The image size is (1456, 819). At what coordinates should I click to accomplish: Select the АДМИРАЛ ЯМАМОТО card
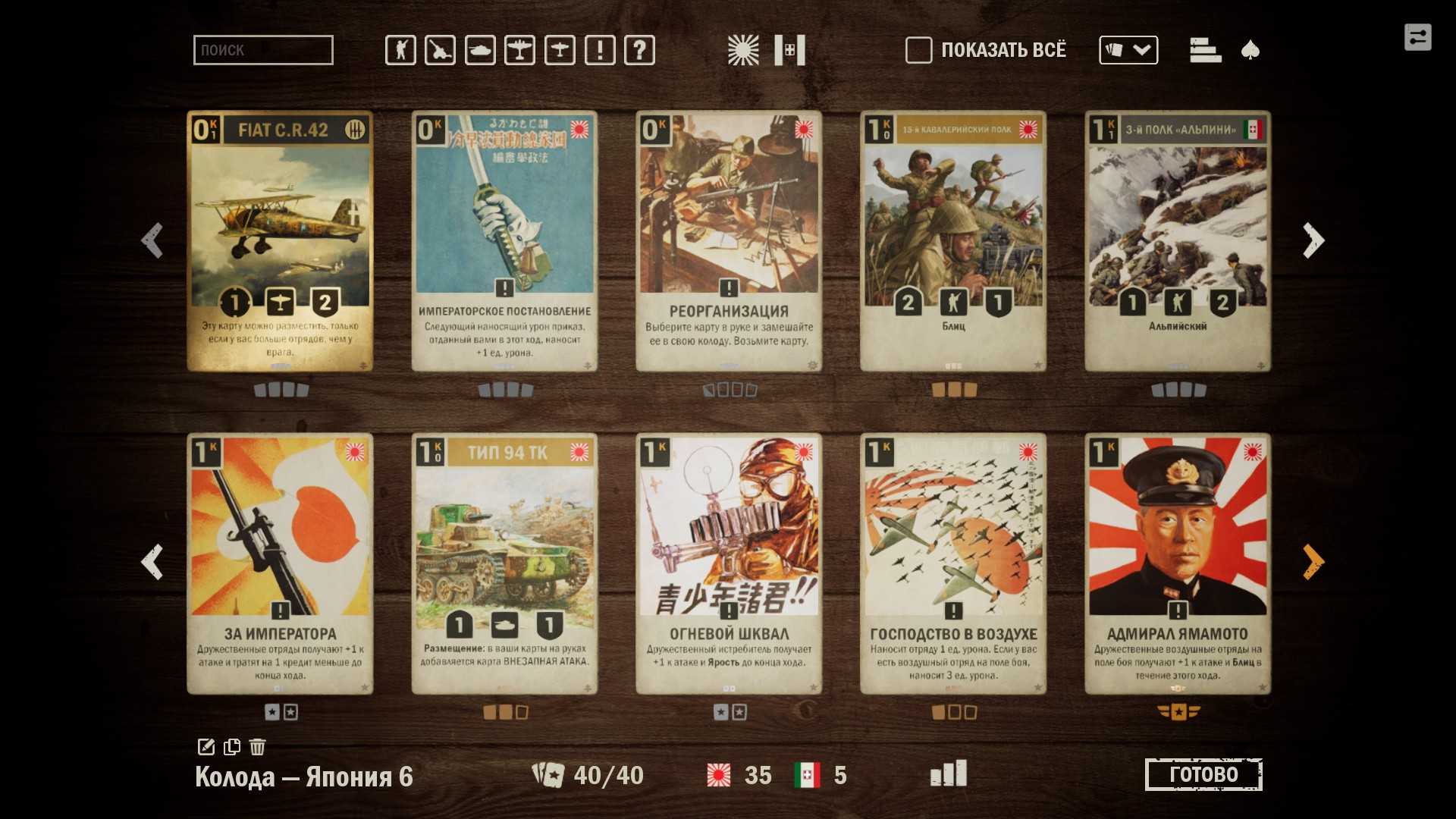[1178, 563]
